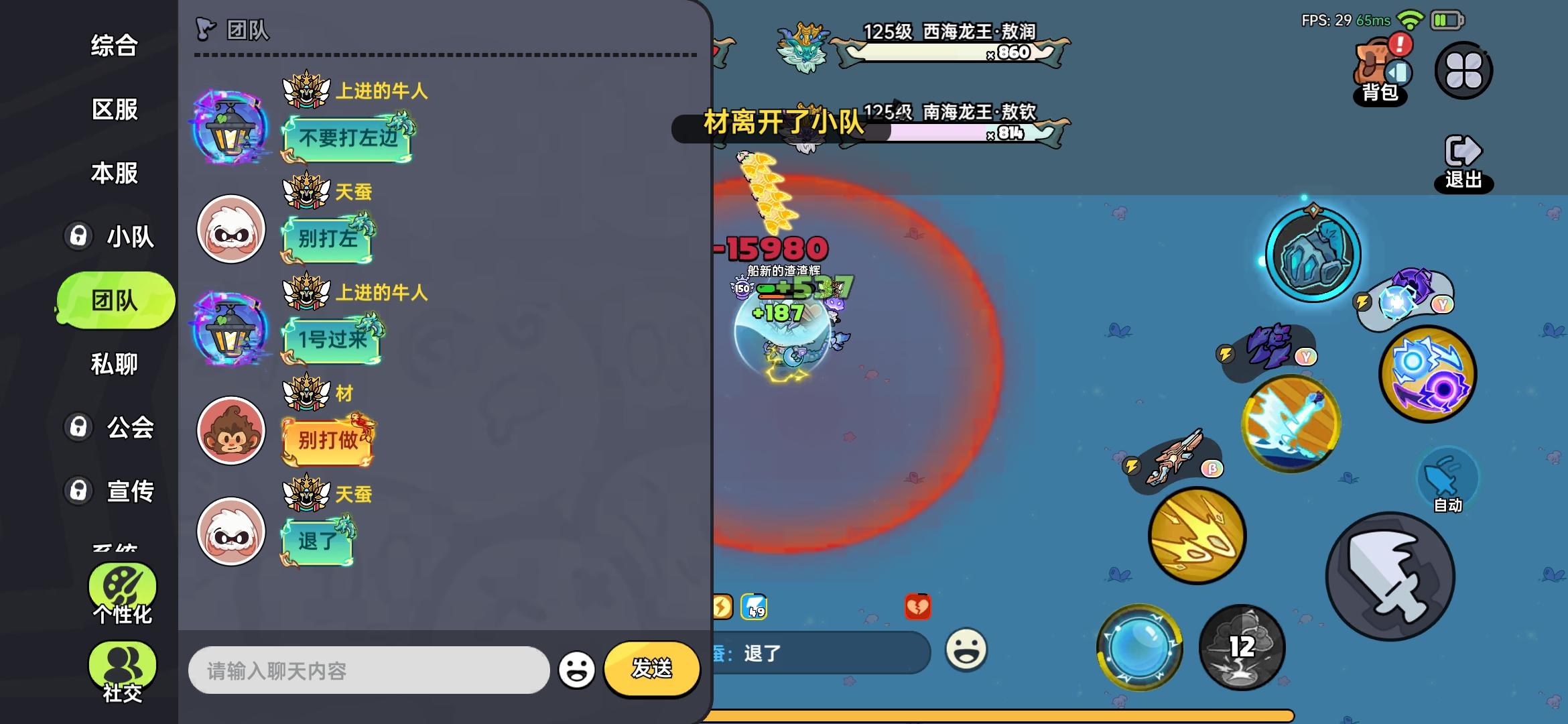Image resolution: width=1568 pixels, height=724 pixels.
Task: Use the ice sword skill icon
Action: (1290, 422)
